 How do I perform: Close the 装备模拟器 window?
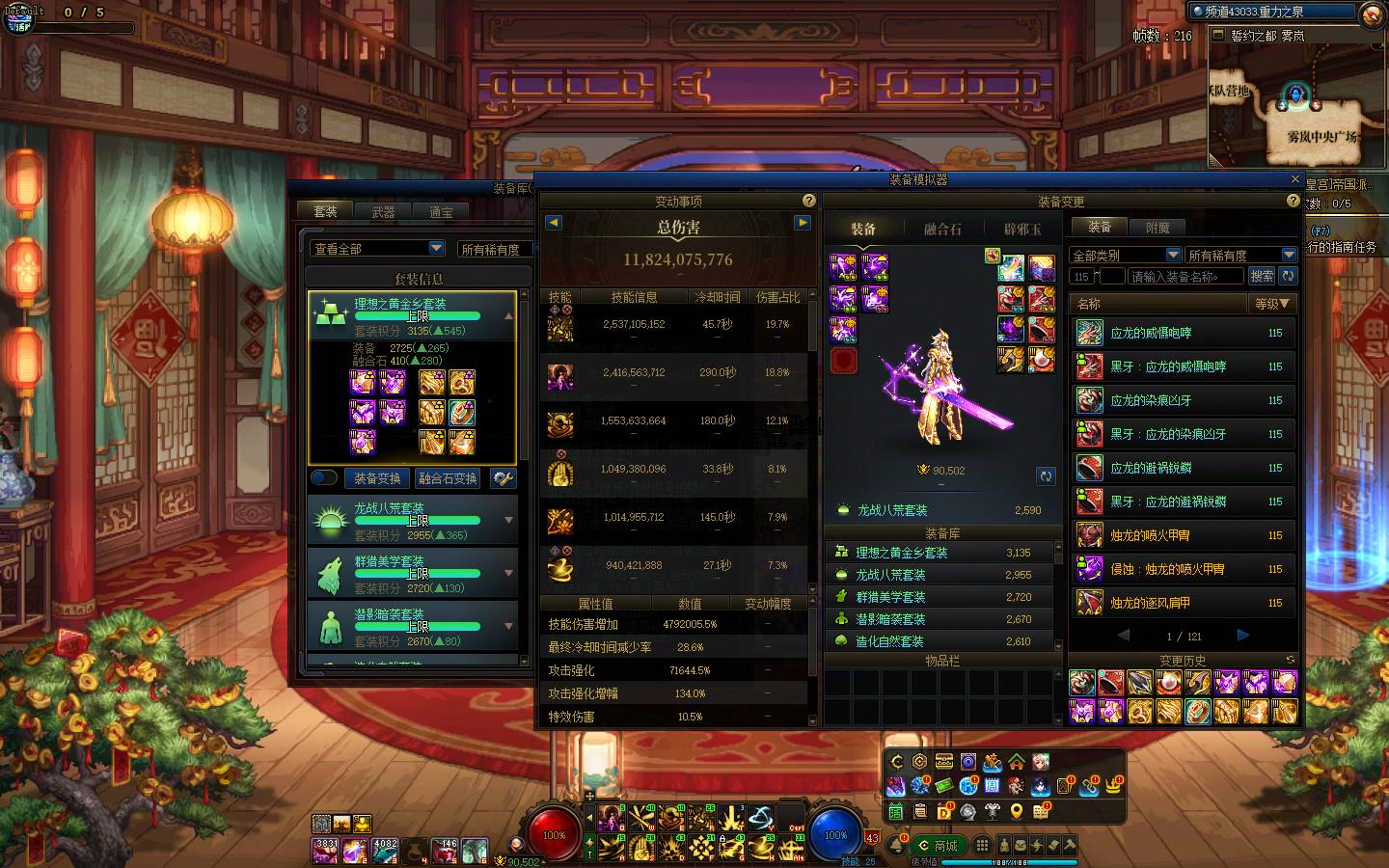click(x=1295, y=179)
